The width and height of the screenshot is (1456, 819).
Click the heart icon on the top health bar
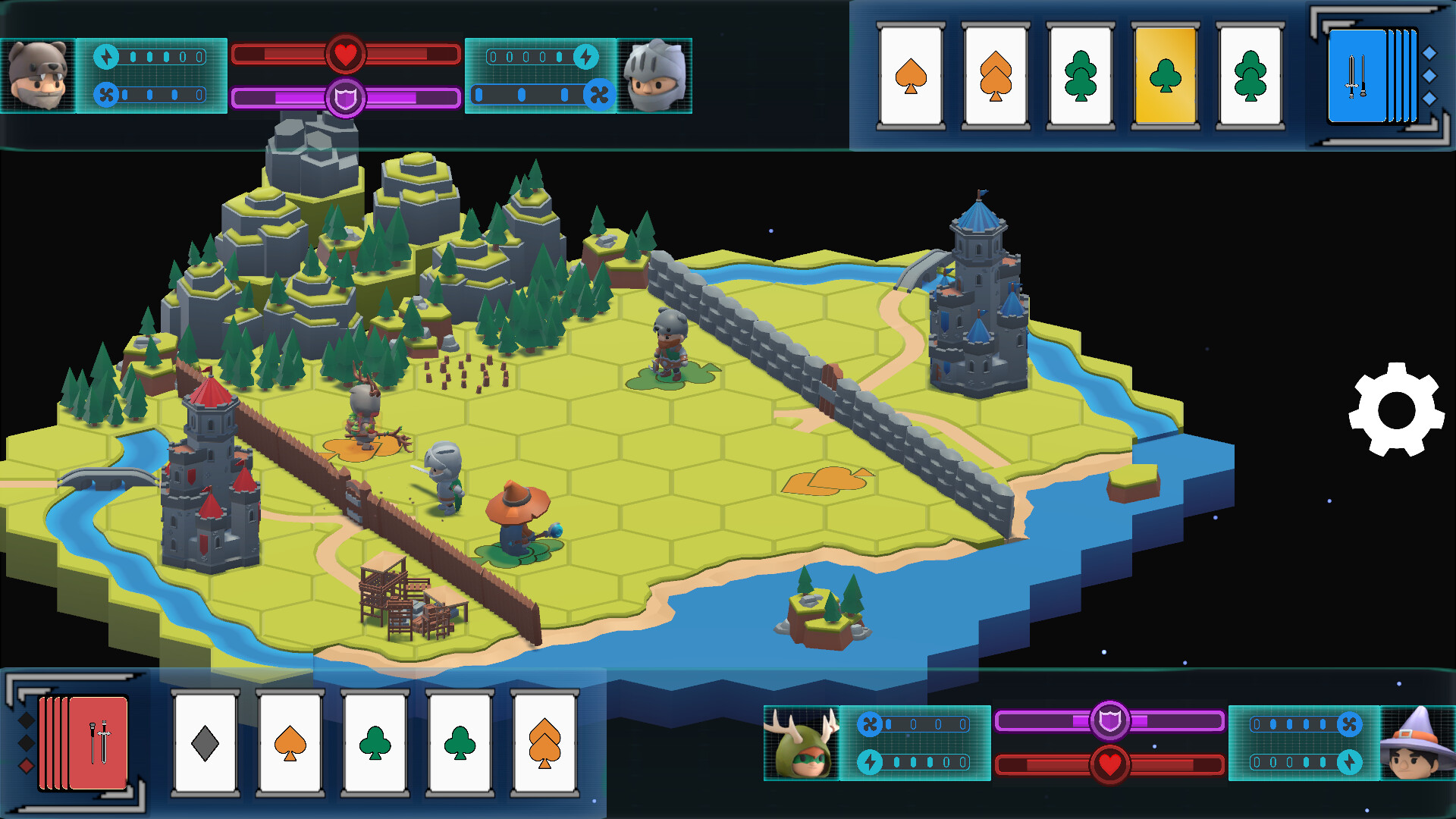(x=346, y=53)
